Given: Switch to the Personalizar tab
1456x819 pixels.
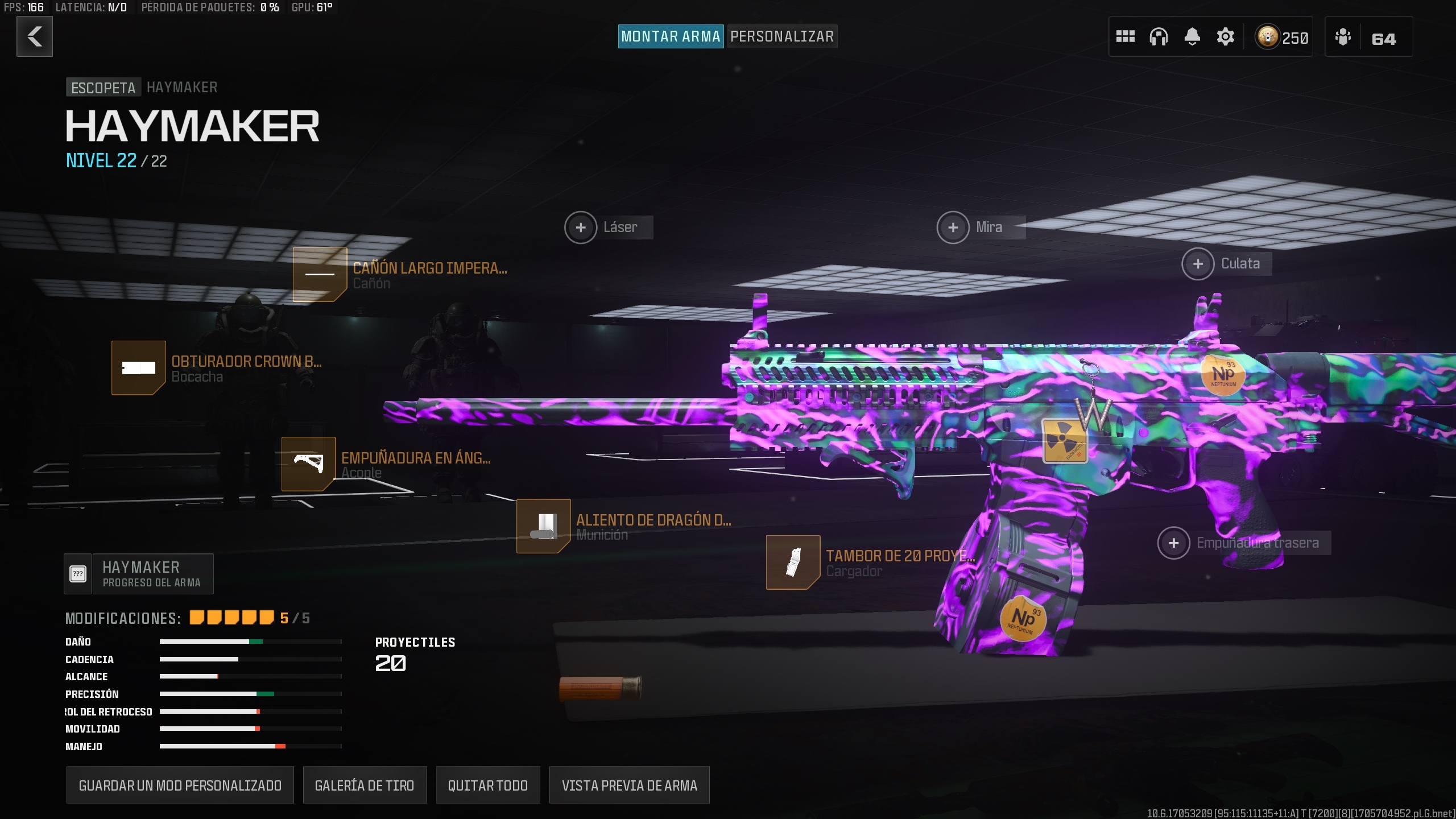Looking at the screenshot, I should (782, 36).
